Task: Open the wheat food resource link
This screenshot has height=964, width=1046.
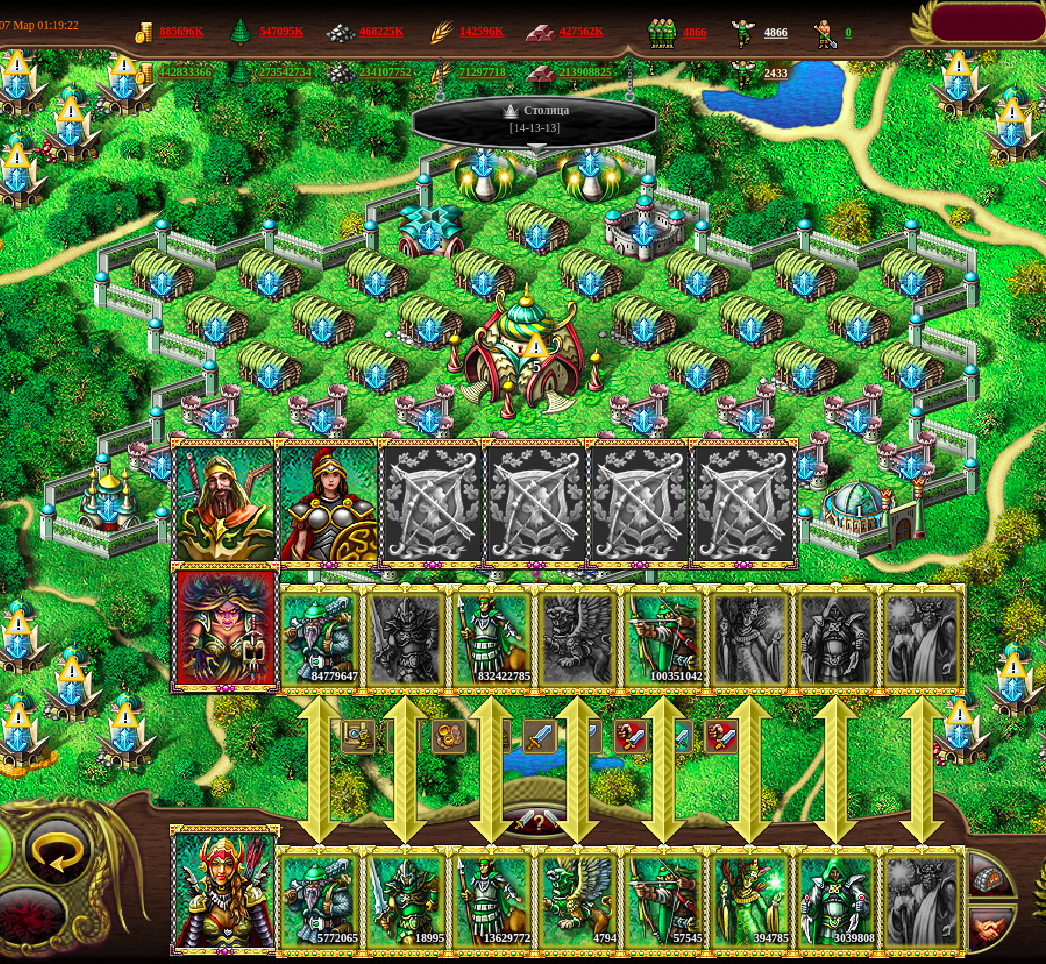Action: pyautogui.click(x=481, y=32)
